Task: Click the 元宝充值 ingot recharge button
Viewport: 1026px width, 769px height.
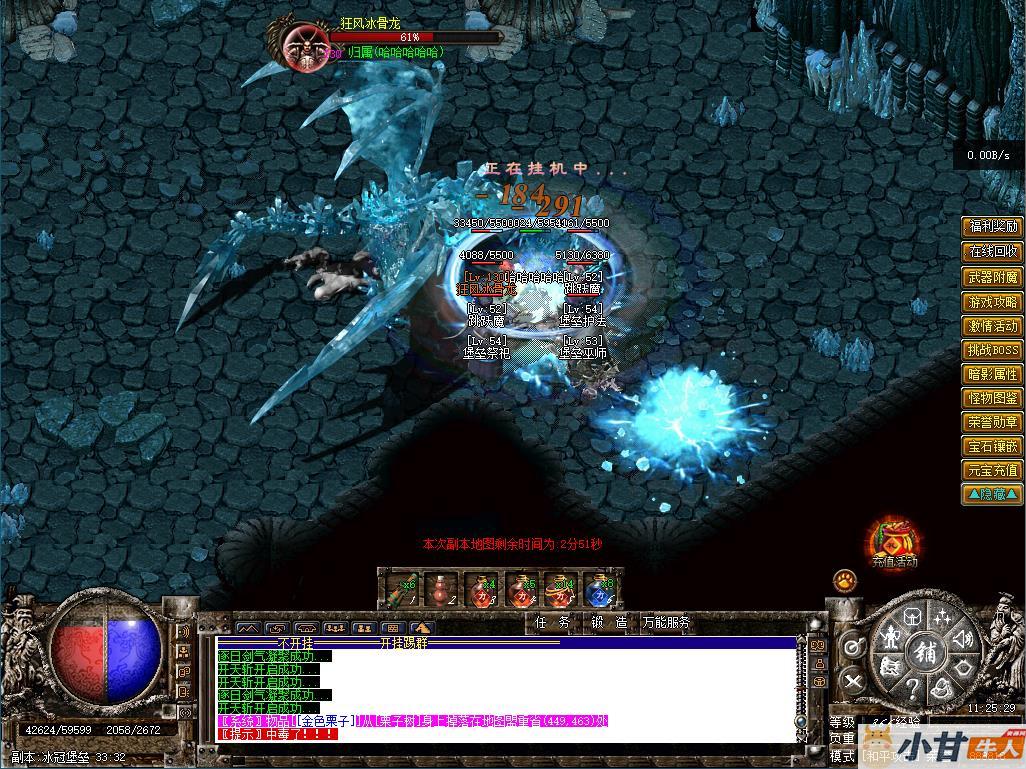Action: tap(992, 470)
